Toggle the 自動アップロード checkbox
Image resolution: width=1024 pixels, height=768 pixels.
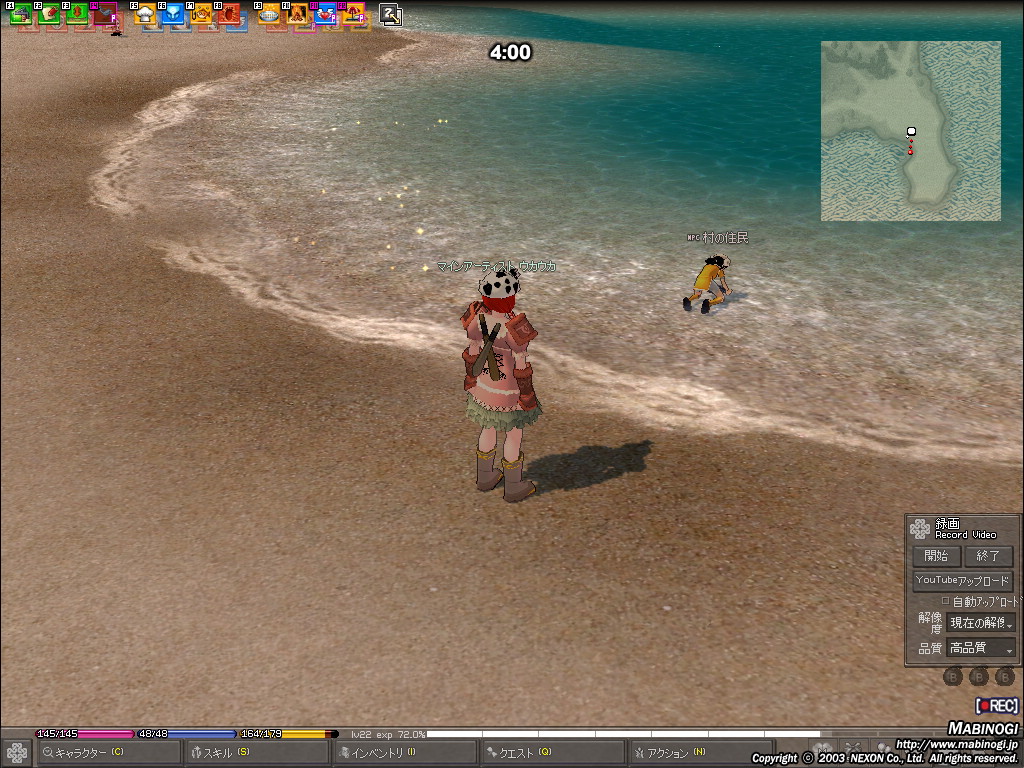click(x=946, y=601)
